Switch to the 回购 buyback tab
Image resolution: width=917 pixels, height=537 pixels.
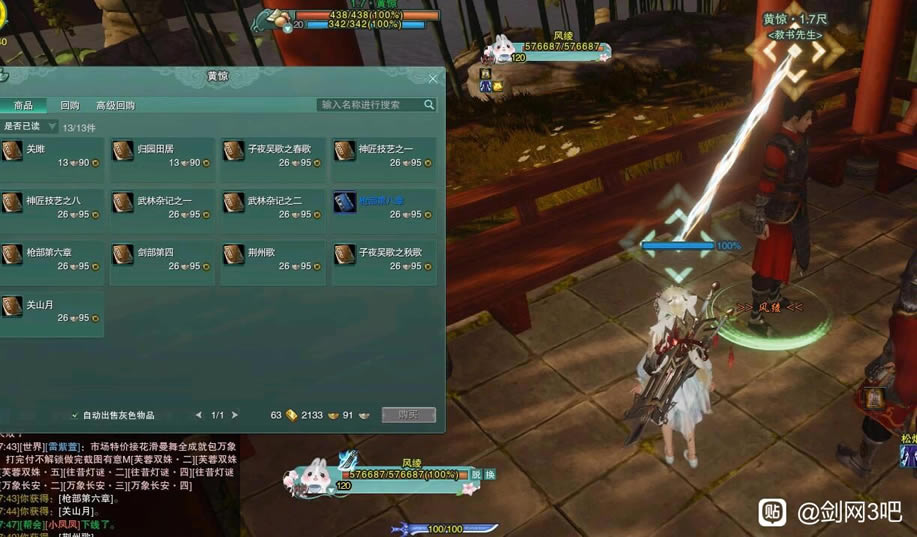69,105
